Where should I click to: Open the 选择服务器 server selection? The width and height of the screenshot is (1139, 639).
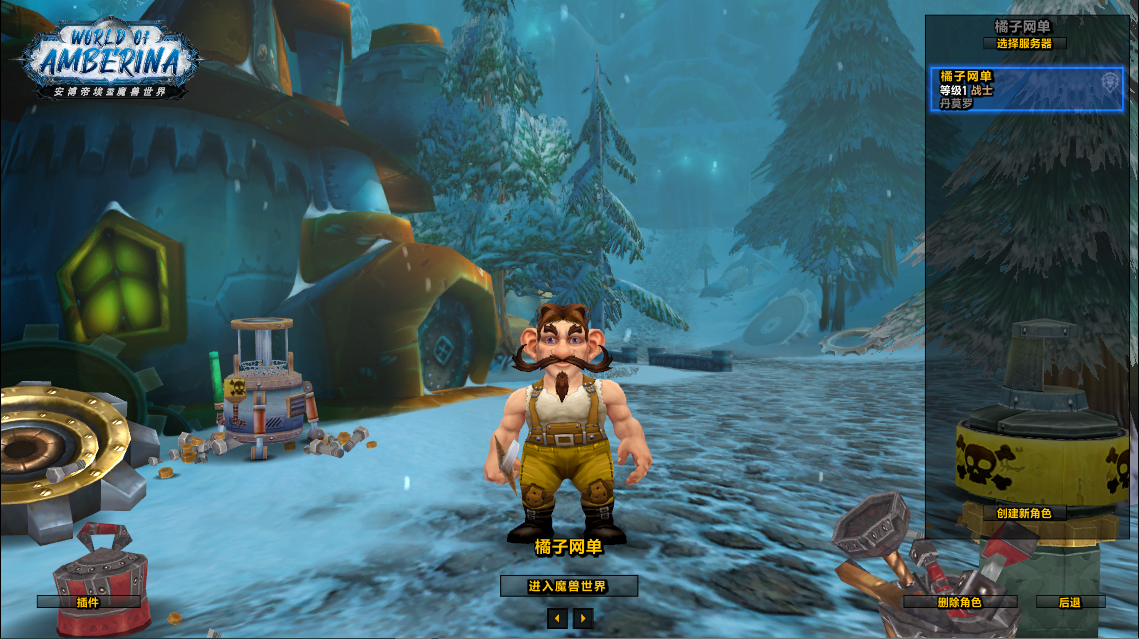point(1024,44)
